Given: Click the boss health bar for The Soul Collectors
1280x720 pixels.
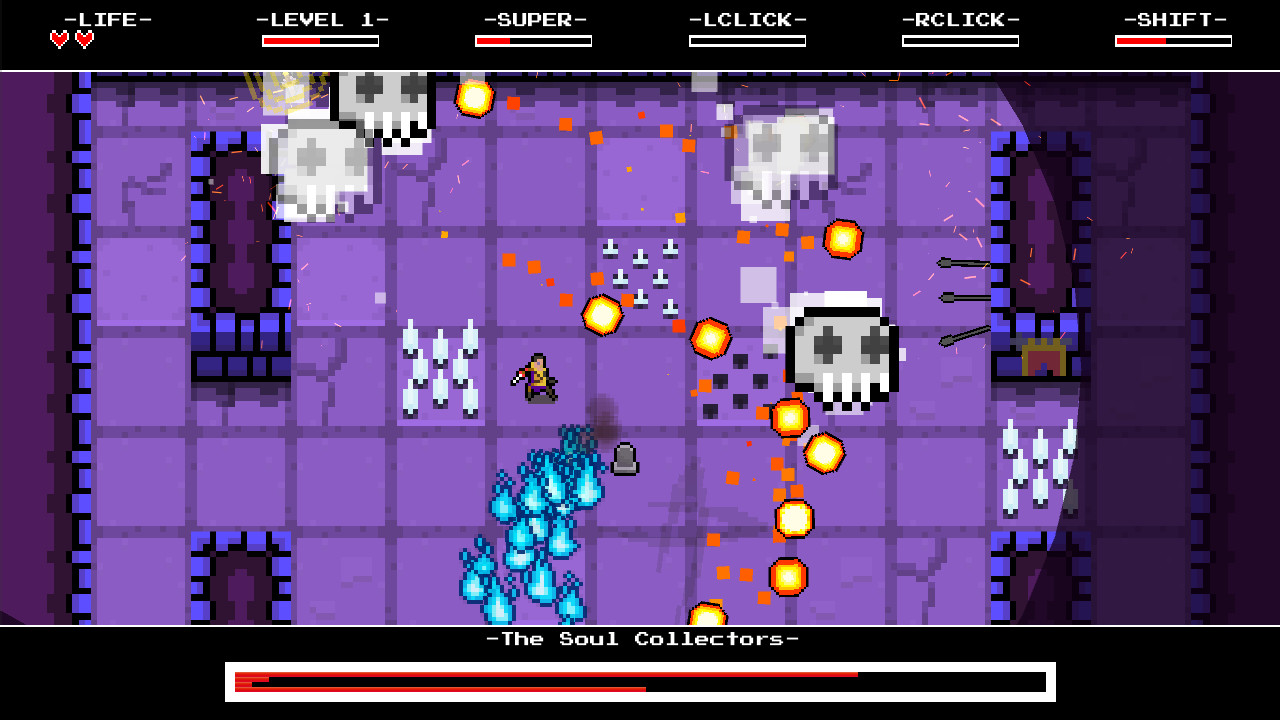Looking at the screenshot, I should [640, 682].
